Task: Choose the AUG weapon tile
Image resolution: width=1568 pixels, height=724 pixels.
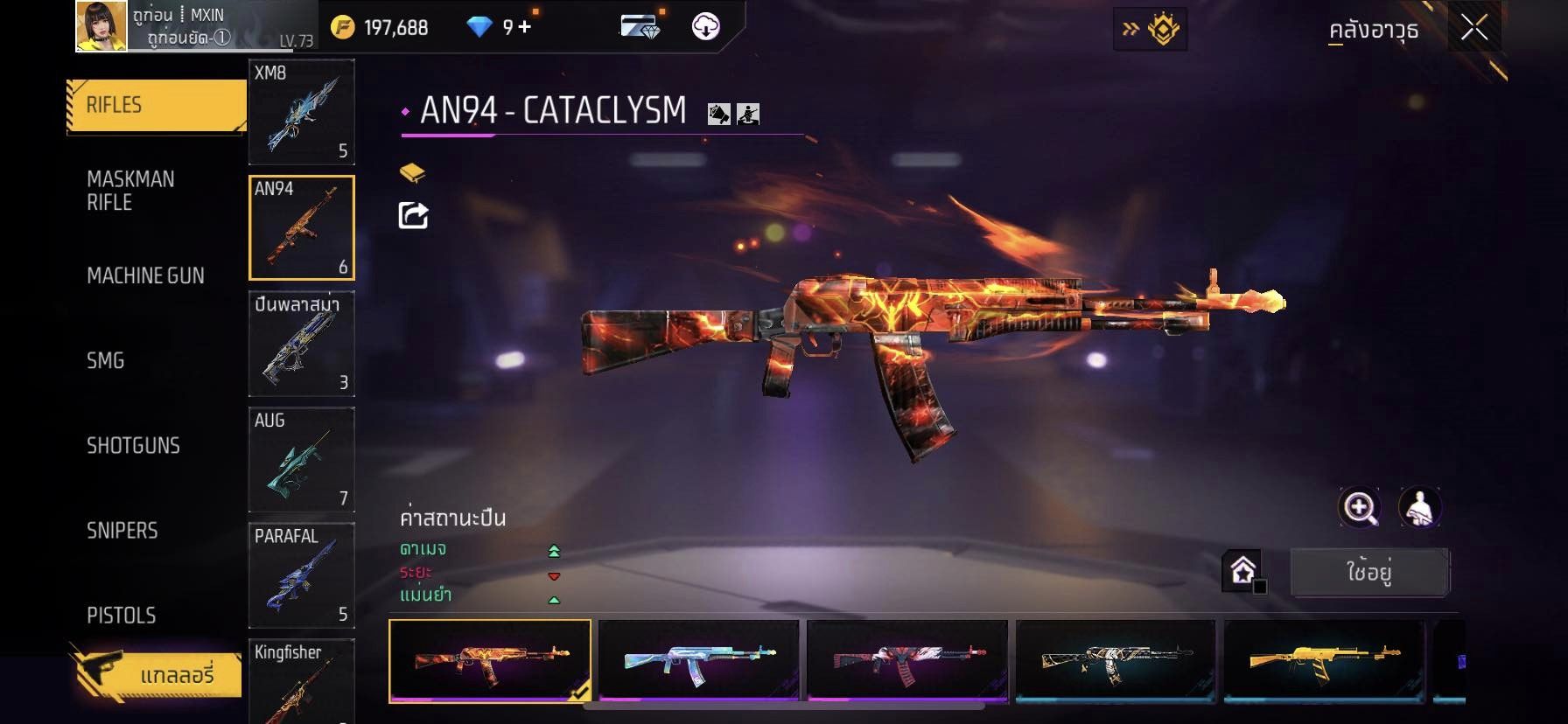Action: click(301, 459)
